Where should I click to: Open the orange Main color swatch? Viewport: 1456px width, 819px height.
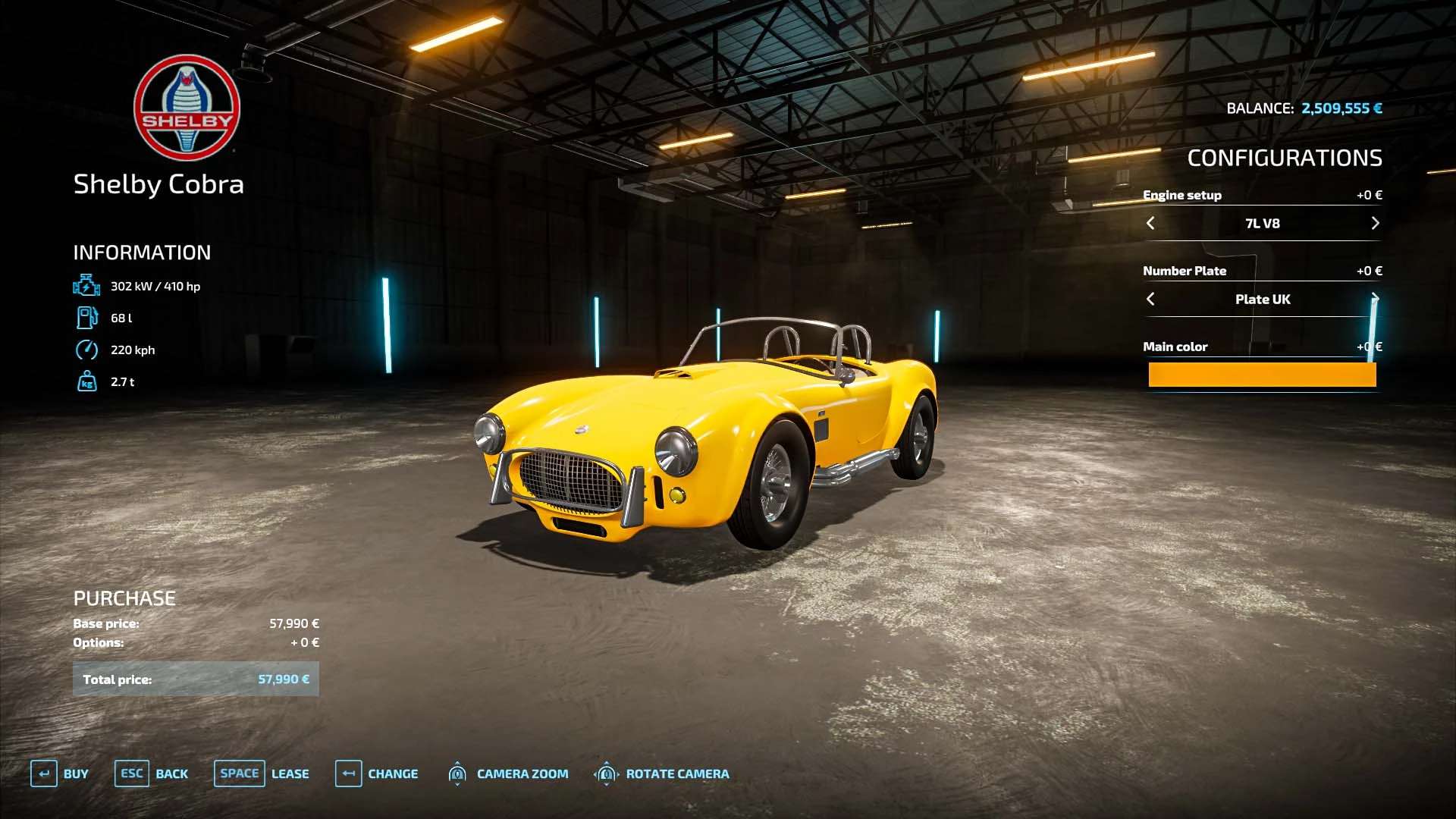click(1262, 375)
